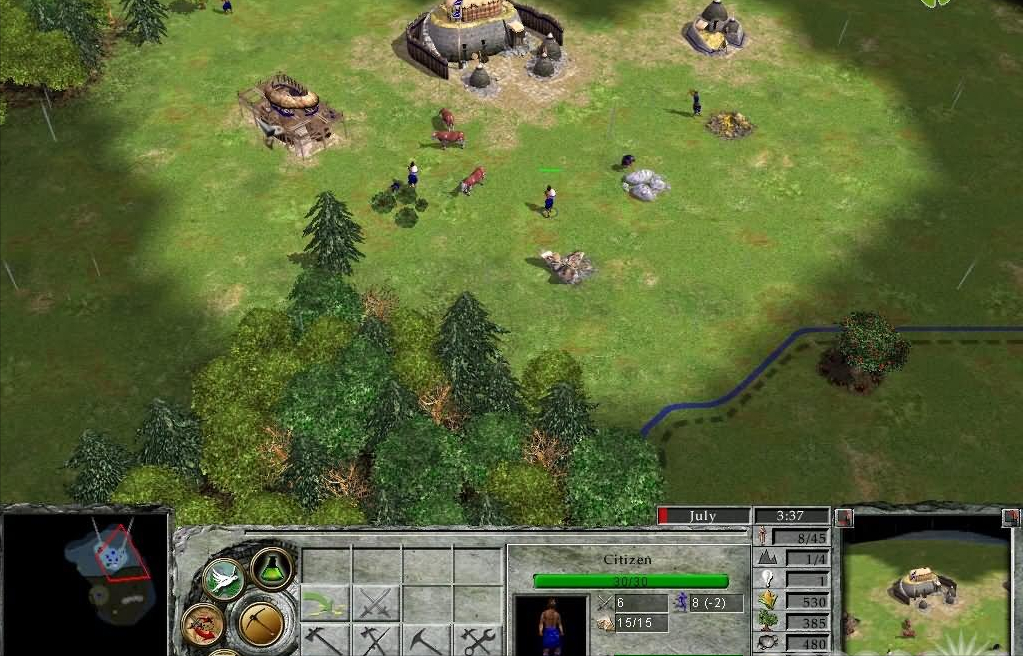This screenshot has width=1023, height=656.
Task: Choose the green curved arrow command
Action: click(x=326, y=603)
